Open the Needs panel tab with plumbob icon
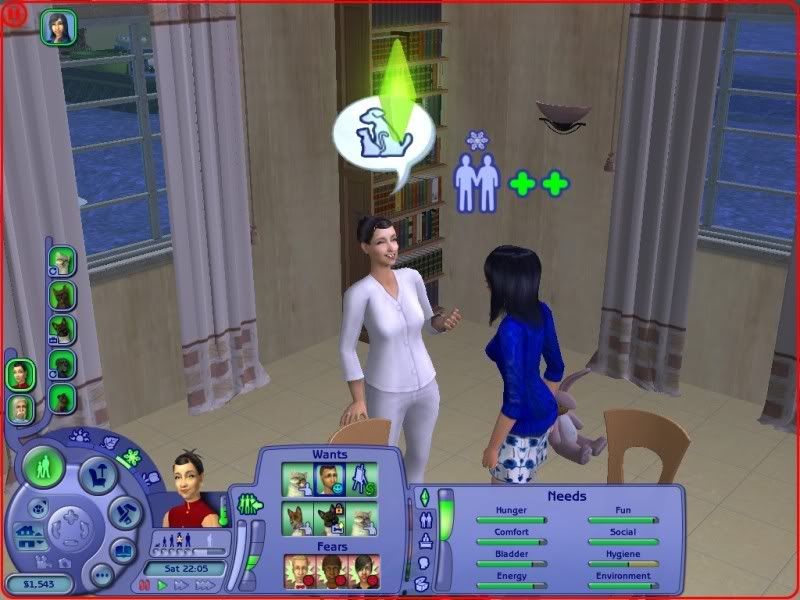The height and width of the screenshot is (600, 800). click(423, 497)
